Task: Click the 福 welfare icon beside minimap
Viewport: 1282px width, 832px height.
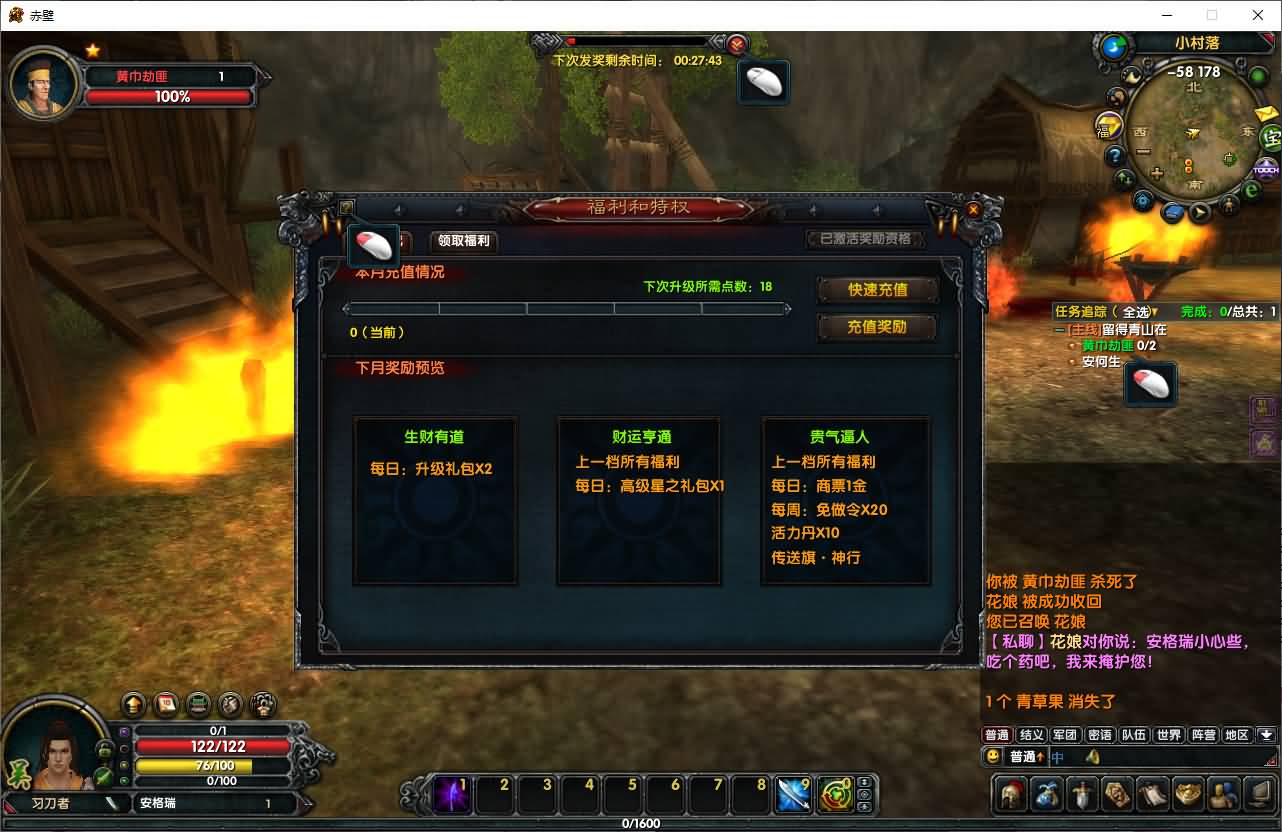Action: click(1108, 127)
